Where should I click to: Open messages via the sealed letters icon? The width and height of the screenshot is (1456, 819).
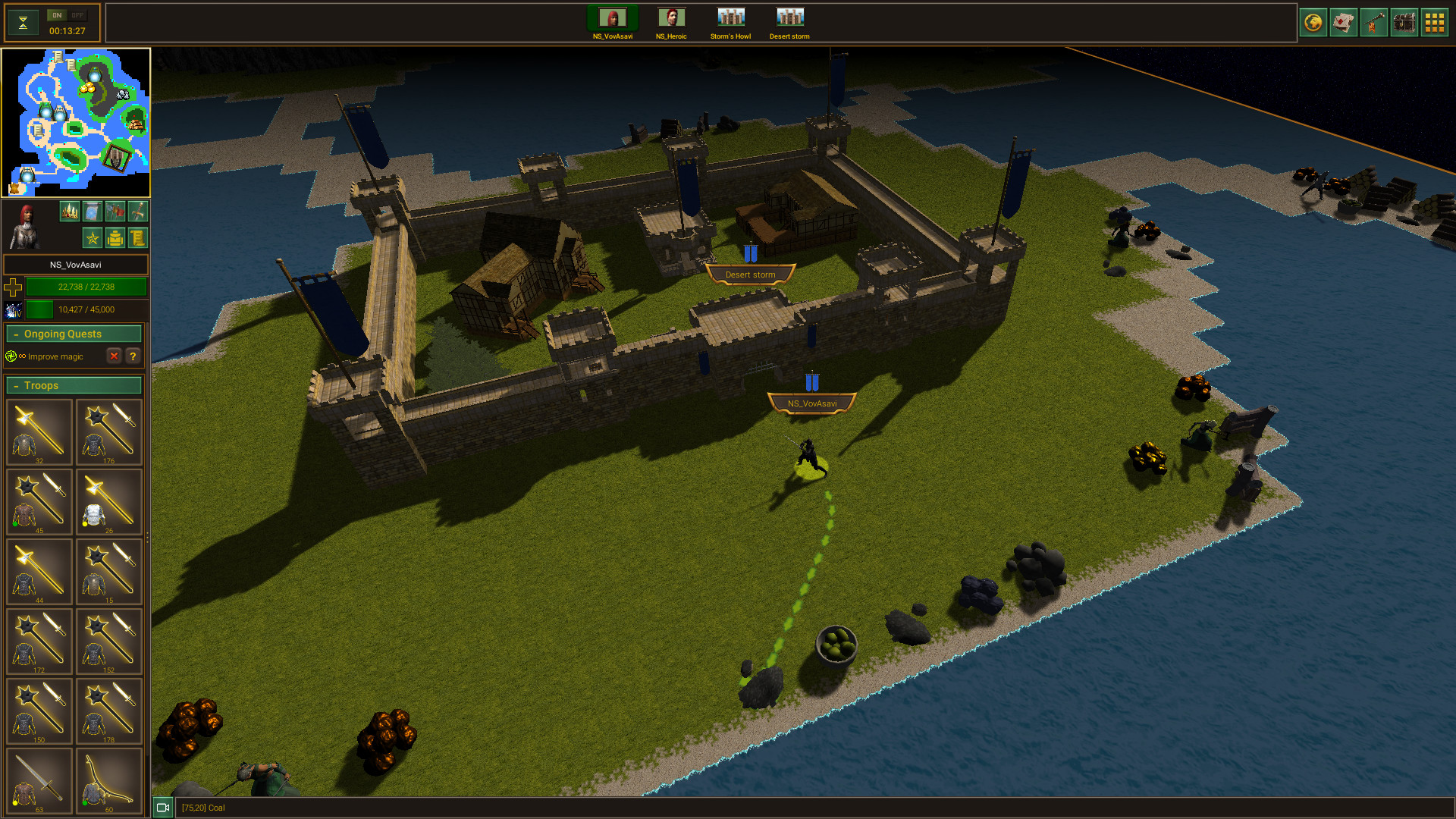(x=1344, y=22)
